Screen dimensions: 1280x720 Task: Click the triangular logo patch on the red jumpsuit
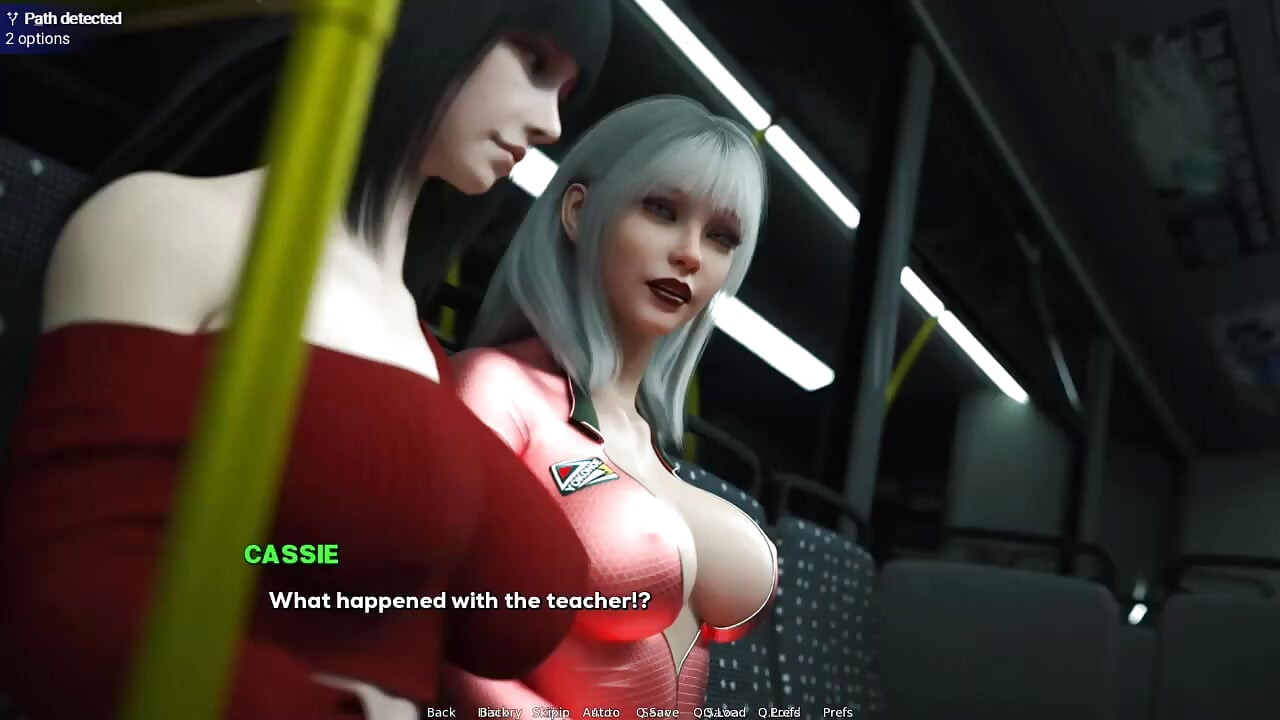click(581, 474)
